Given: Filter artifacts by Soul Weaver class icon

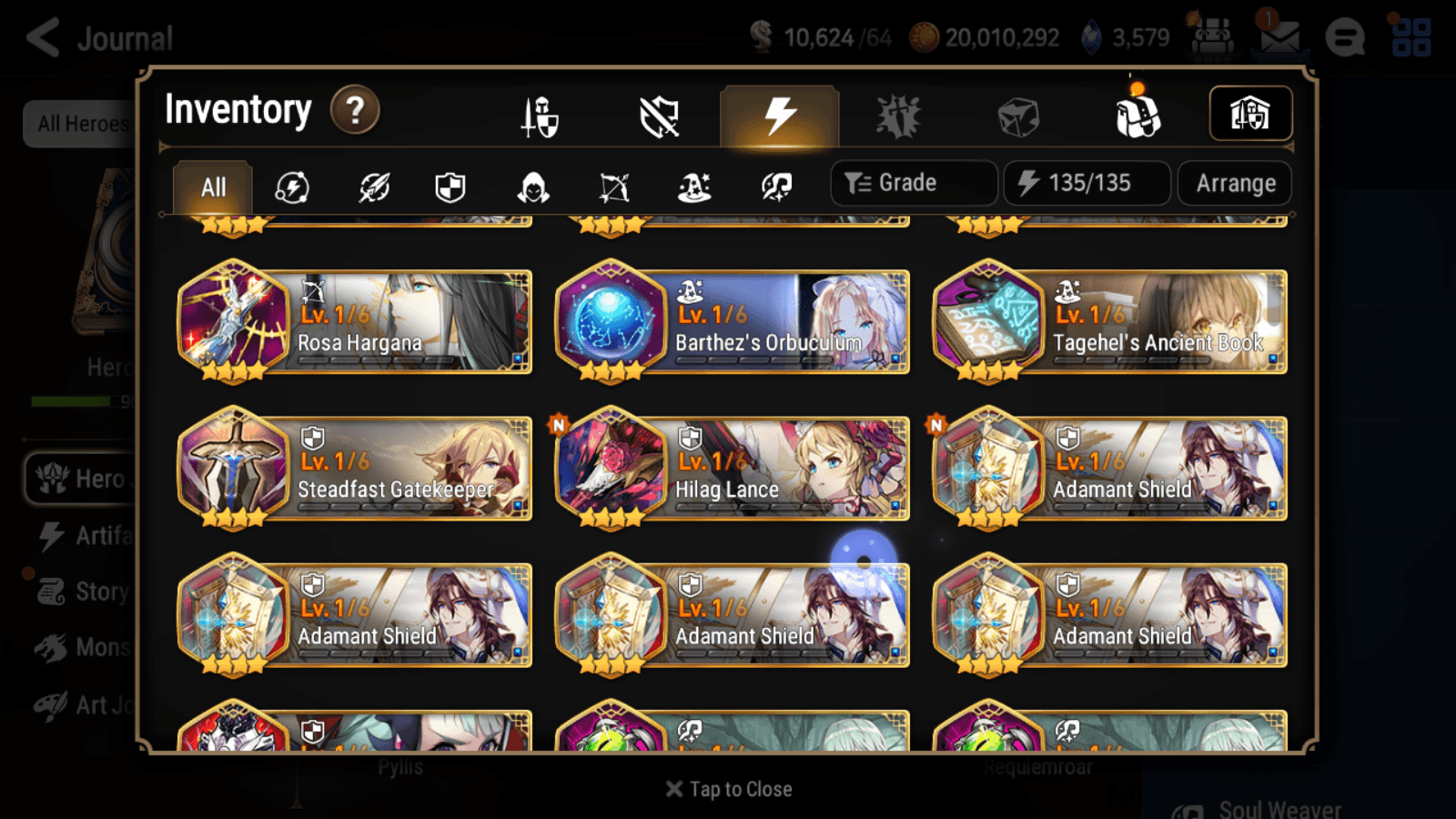Looking at the screenshot, I should point(774,187).
